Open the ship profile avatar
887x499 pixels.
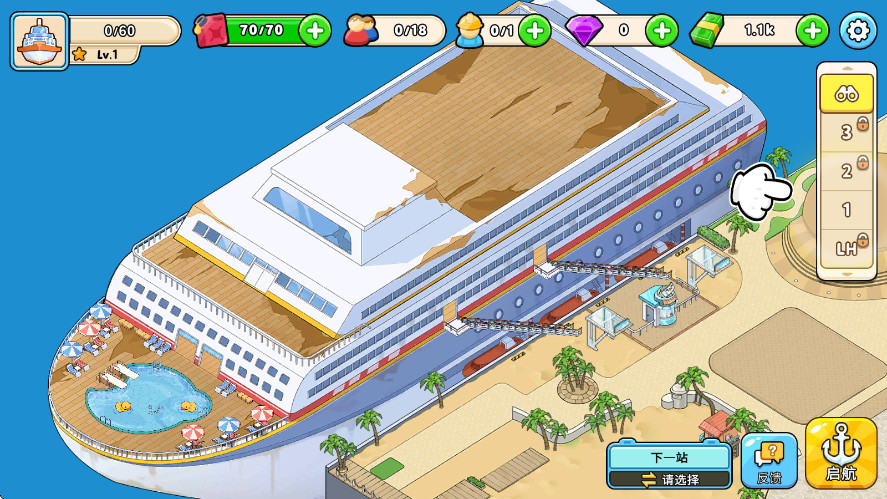[39, 40]
